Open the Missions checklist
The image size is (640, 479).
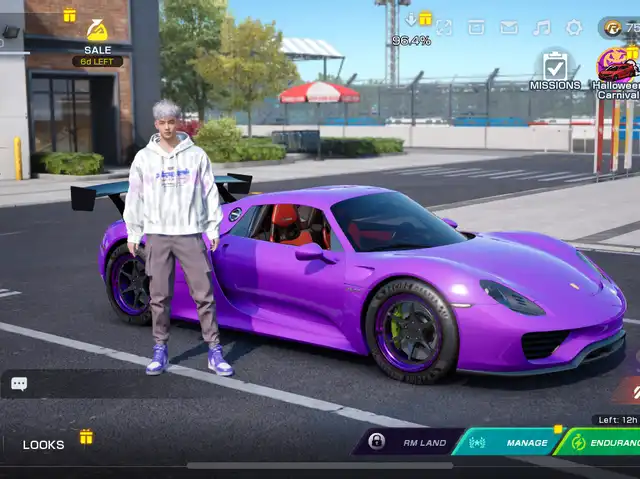[554, 69]
